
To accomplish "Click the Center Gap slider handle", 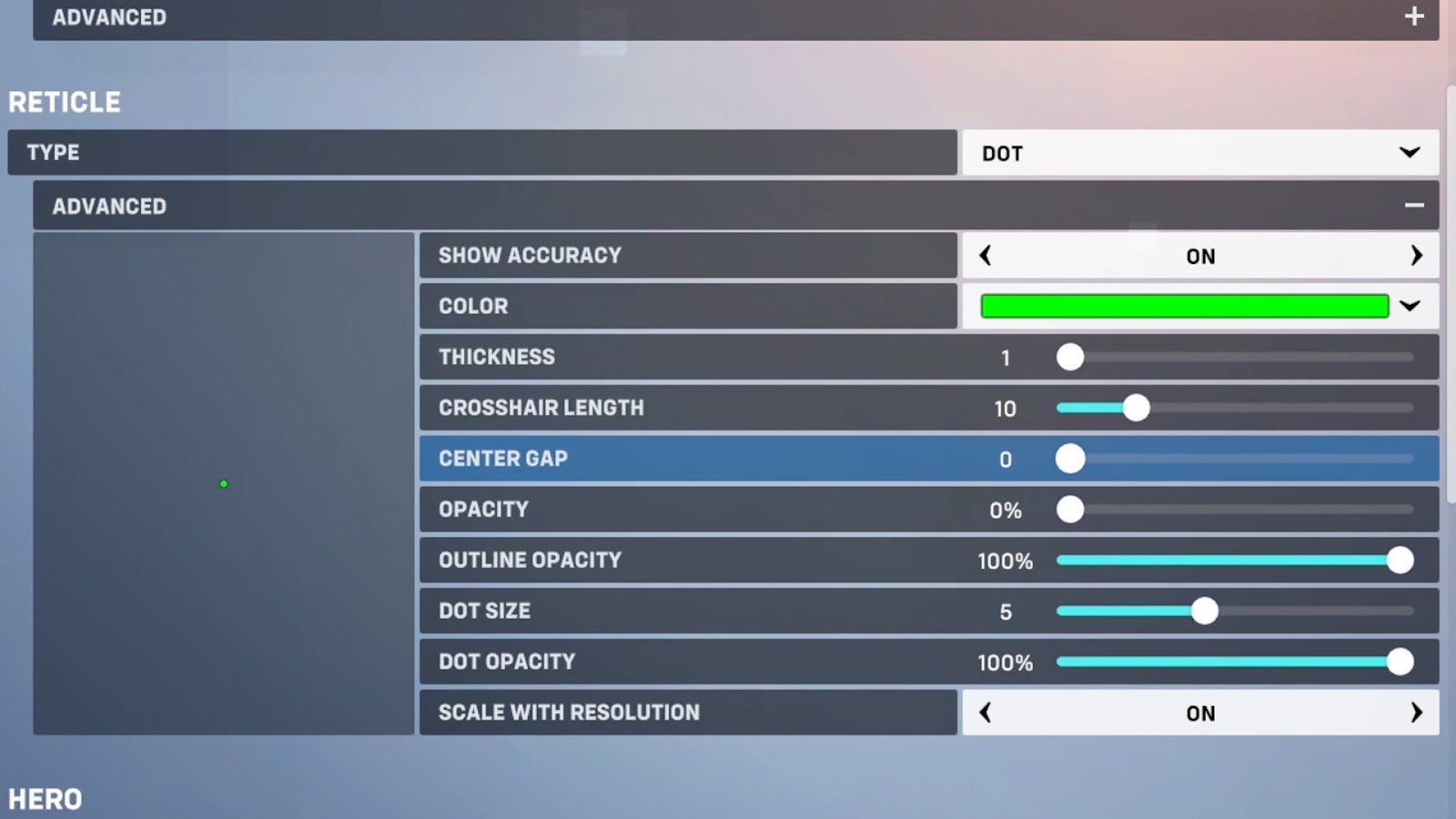I will [x=1070, y=459].
